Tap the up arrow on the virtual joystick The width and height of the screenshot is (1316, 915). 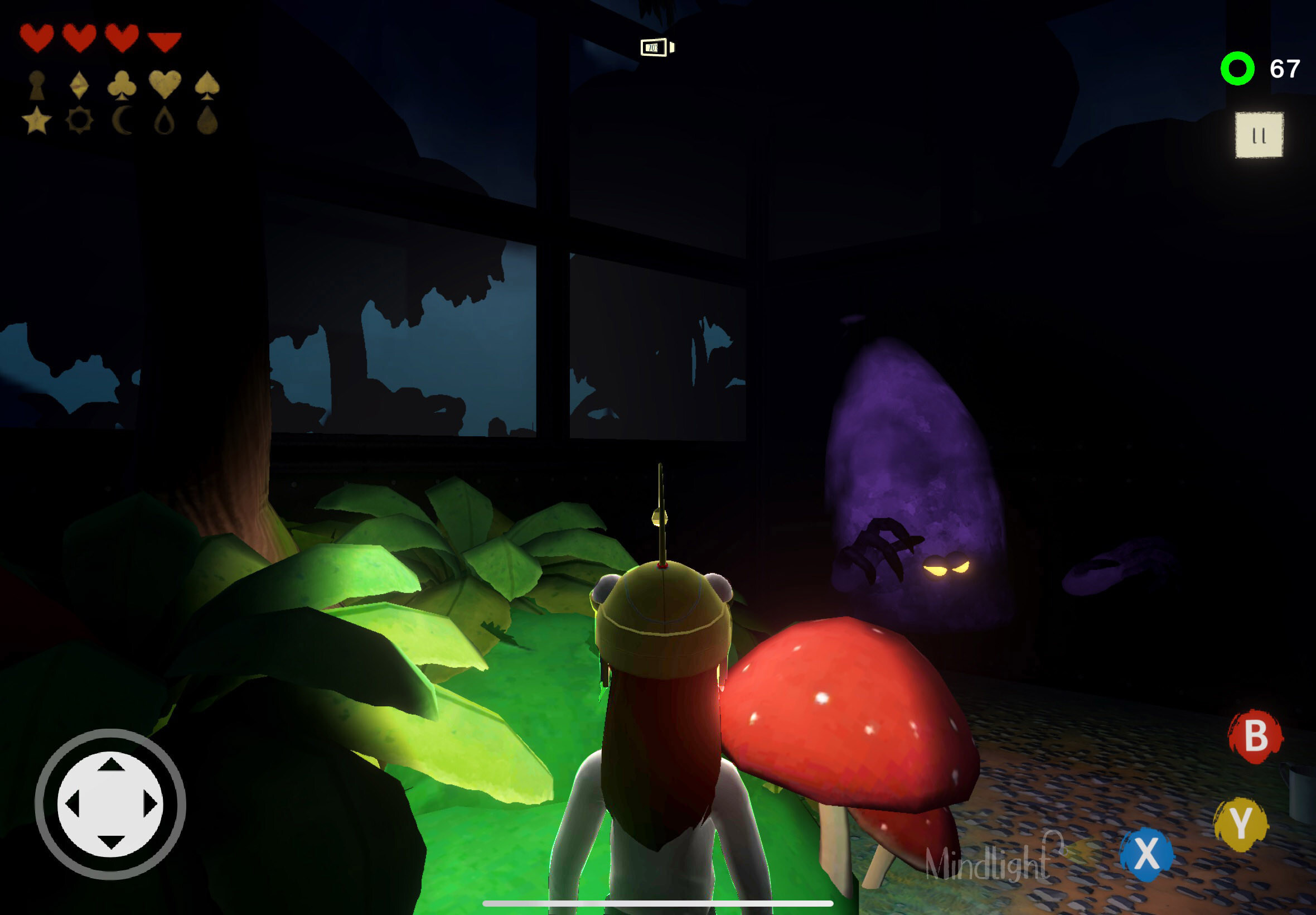pos(110,764)
